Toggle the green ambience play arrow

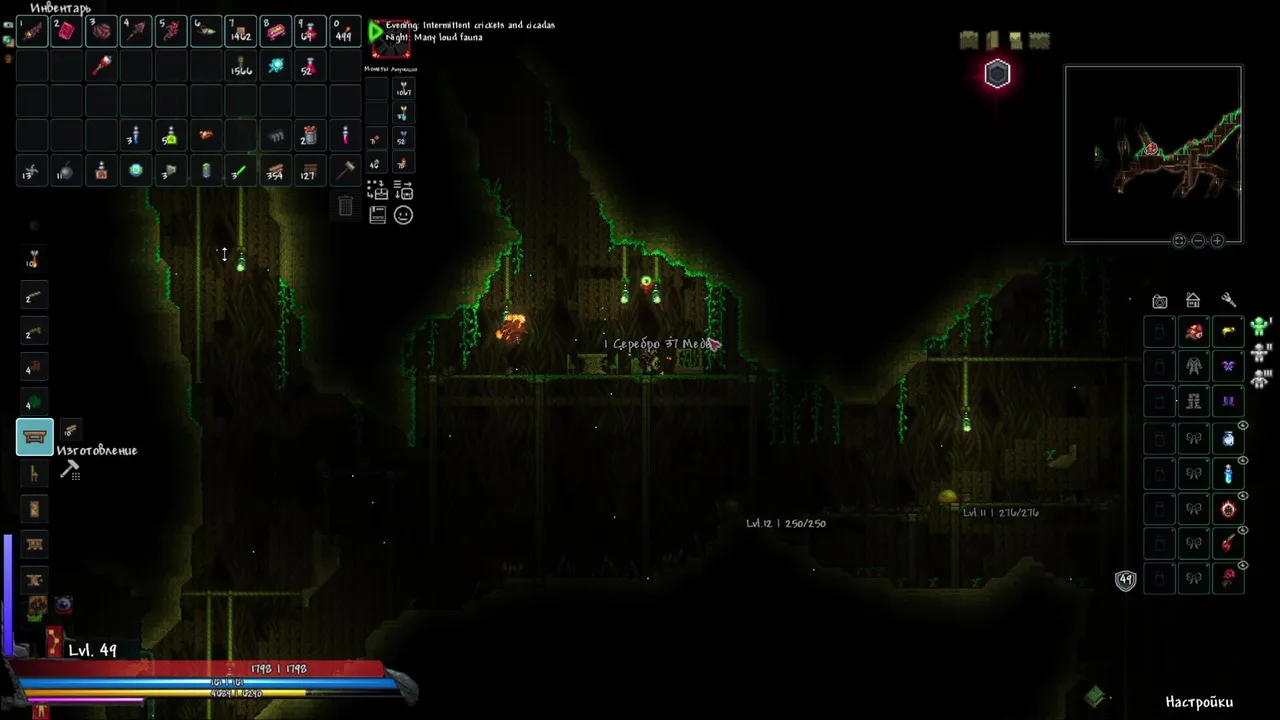(x=376, y=32)
